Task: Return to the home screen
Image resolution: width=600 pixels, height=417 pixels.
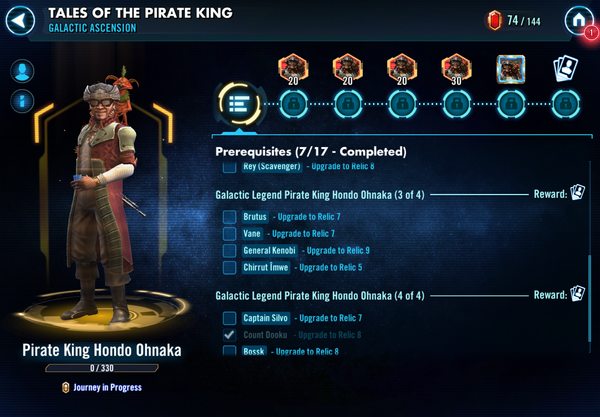Action: click(x=577, y=19)
